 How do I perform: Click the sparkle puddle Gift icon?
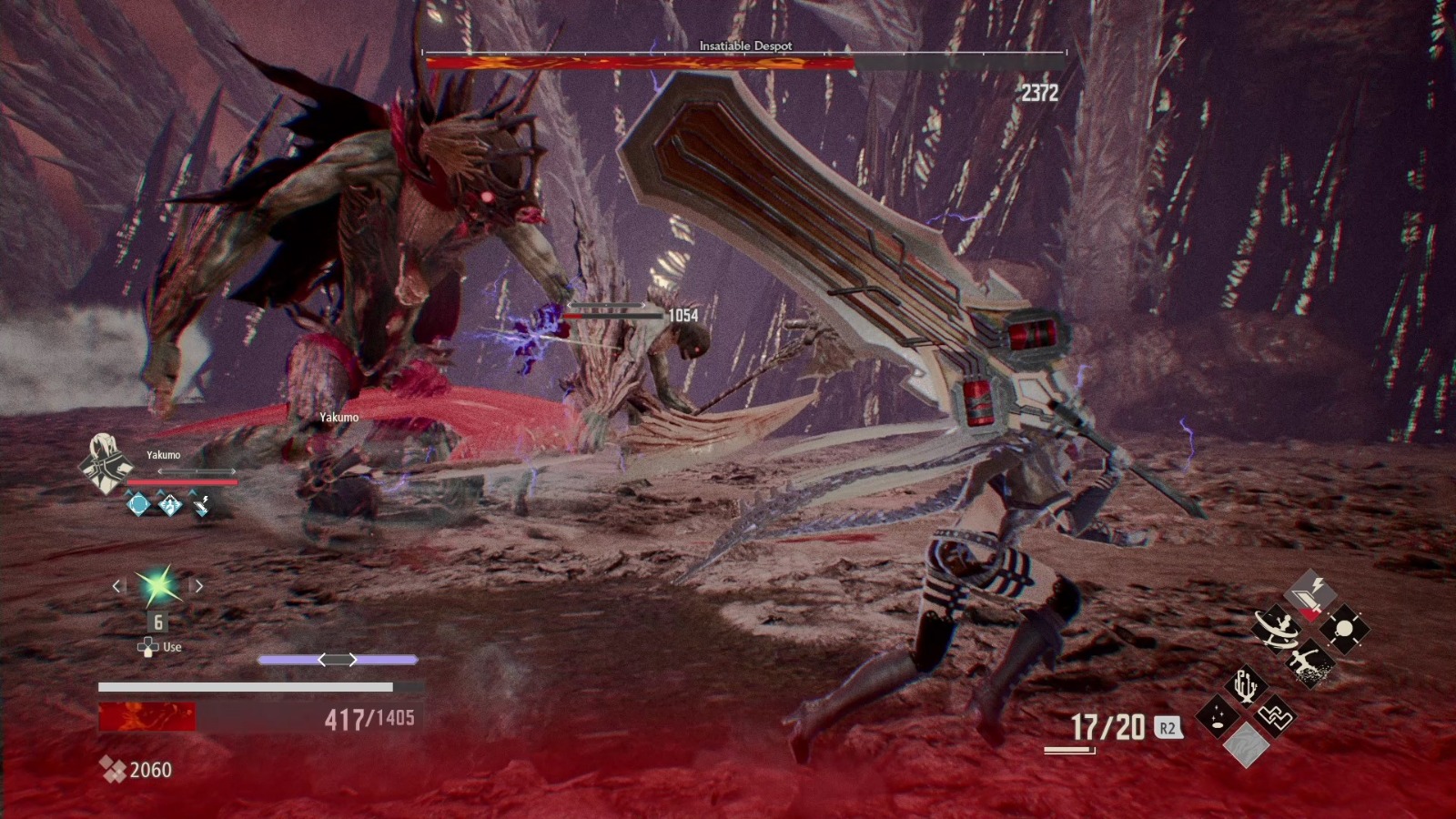coord(1218,715)
